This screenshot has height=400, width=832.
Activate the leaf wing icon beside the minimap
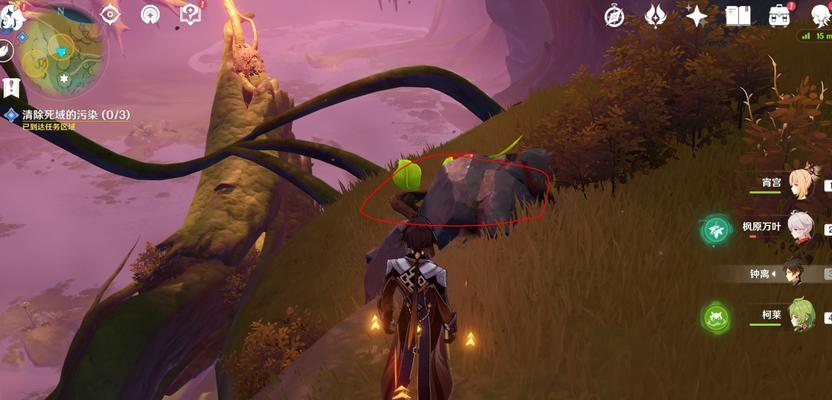pos(7,50)
